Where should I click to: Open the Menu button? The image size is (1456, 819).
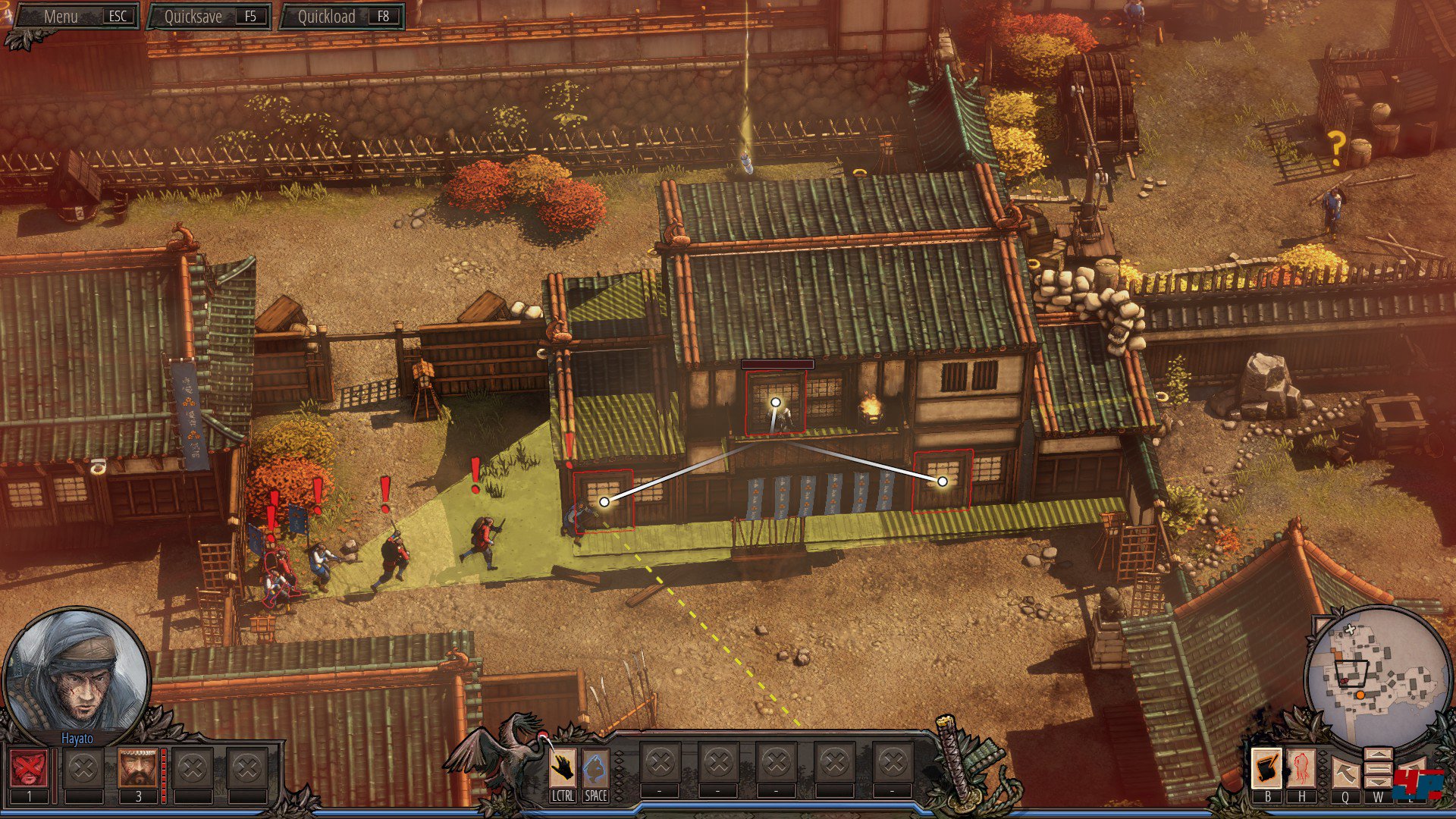click(x=76, y=16)
